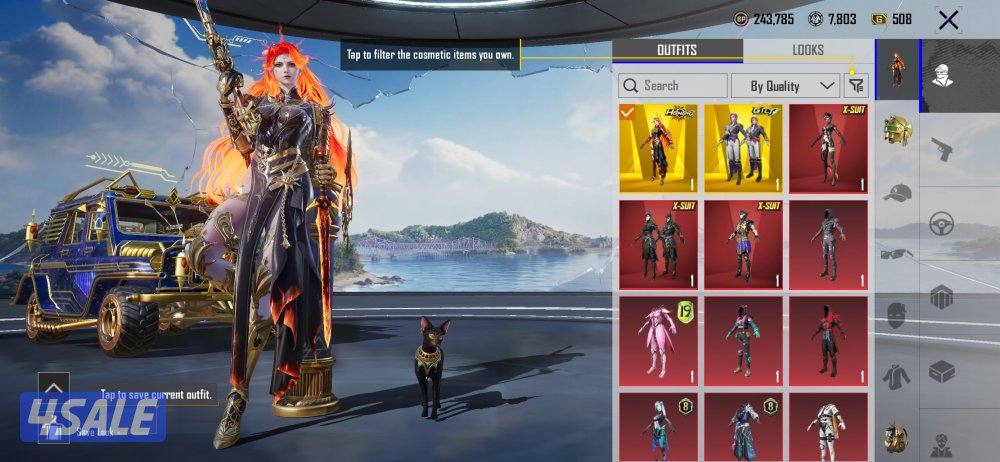Select the white robe outfit tile
This screenshot has height=462, width=1000.
point(828,427)
